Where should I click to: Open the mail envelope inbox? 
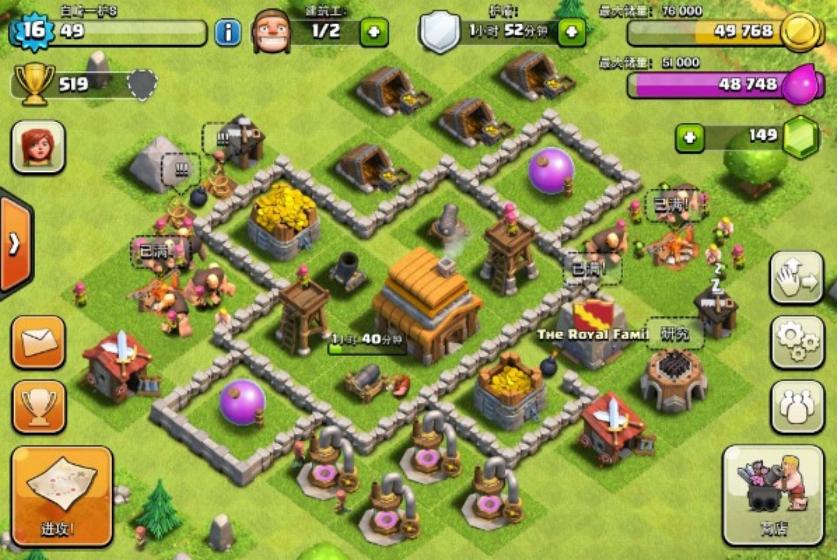coord(39,343)
